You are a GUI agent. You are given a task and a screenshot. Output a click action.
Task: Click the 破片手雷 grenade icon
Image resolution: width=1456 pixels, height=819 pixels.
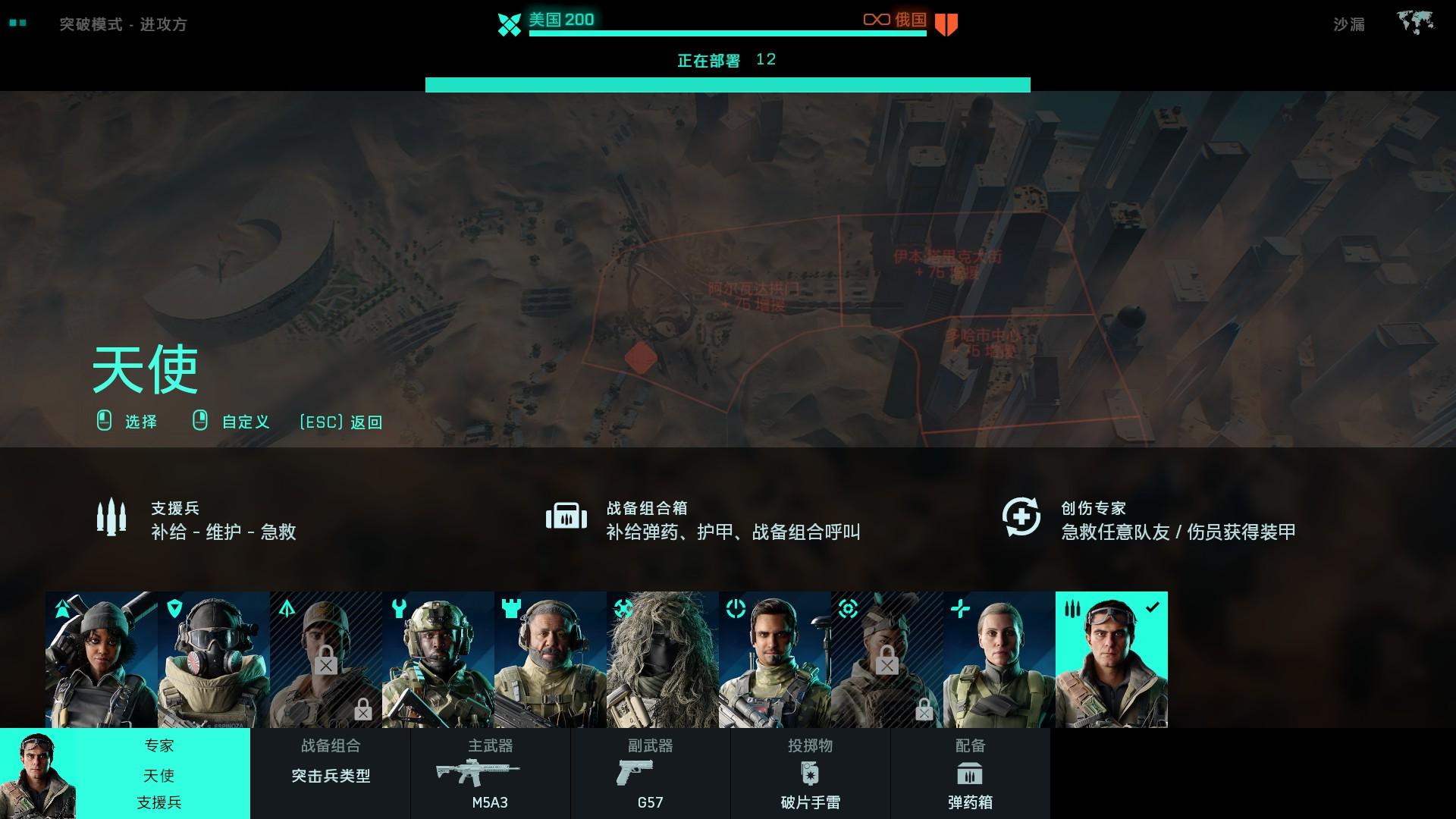coord(811,773)
